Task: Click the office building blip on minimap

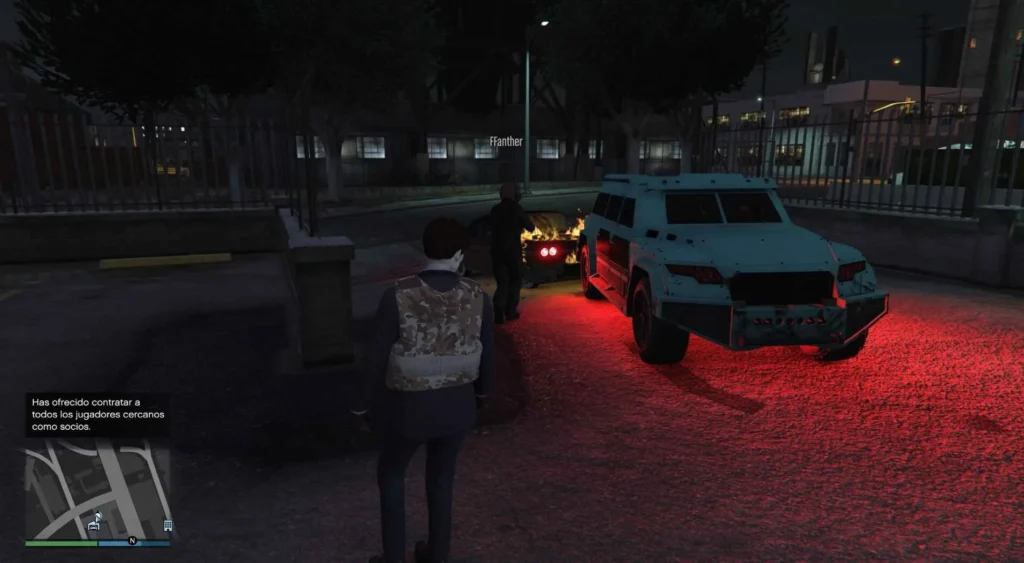Action: [167, 524]
